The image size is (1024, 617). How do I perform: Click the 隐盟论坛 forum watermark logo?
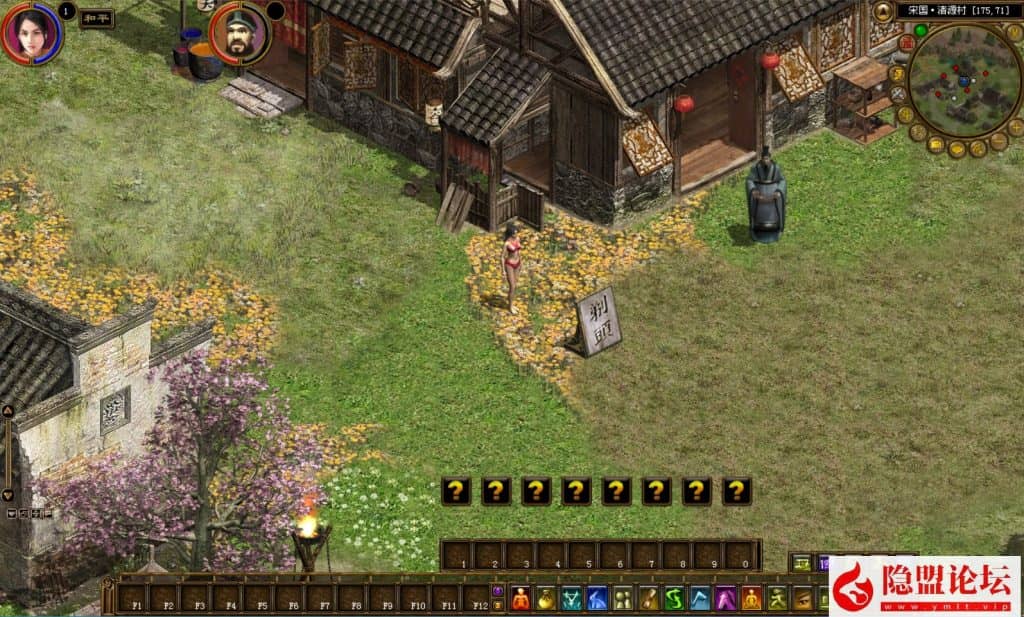coord(925,585)
